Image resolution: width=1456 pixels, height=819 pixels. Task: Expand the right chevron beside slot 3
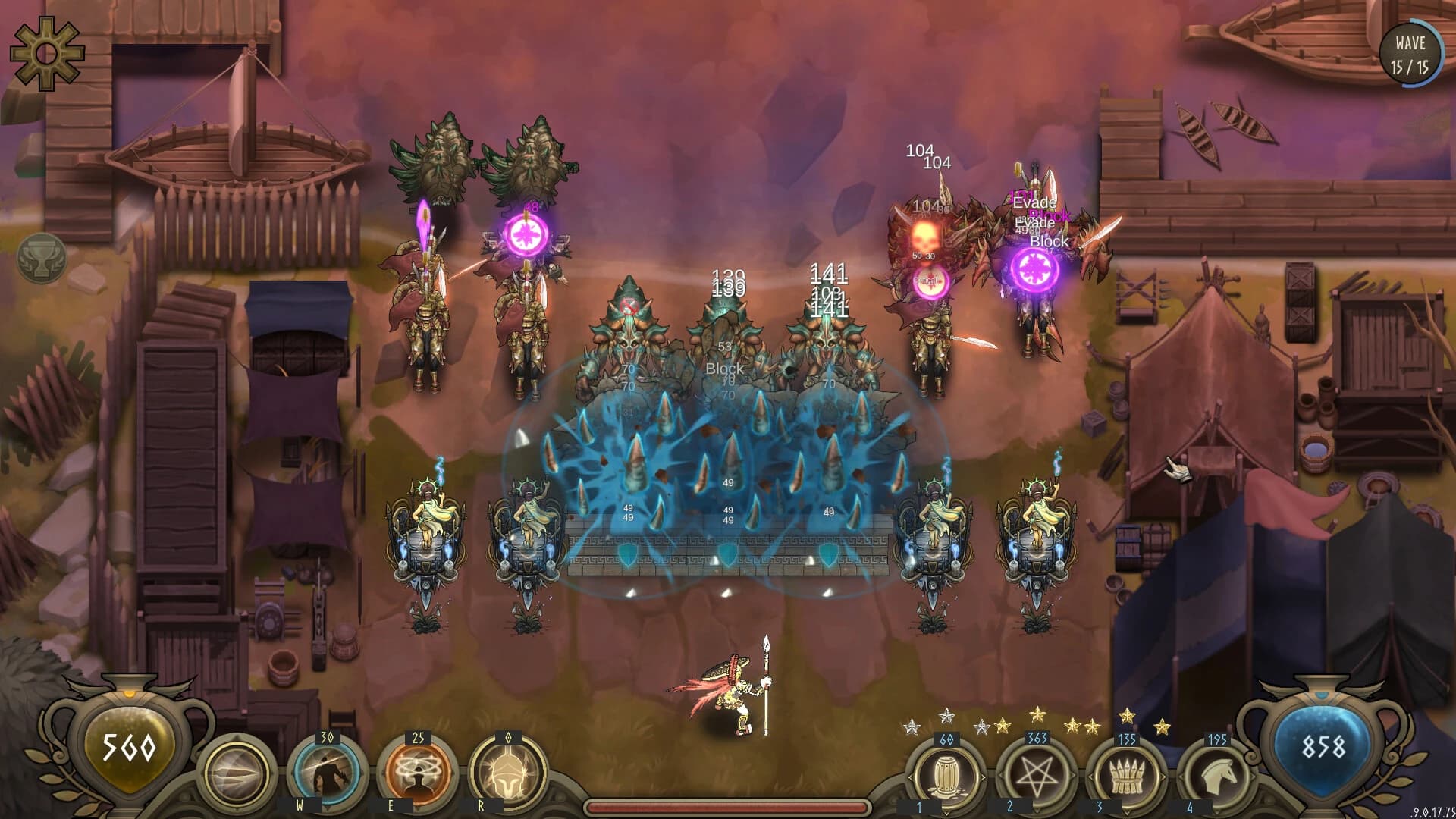pos(1163,777)
